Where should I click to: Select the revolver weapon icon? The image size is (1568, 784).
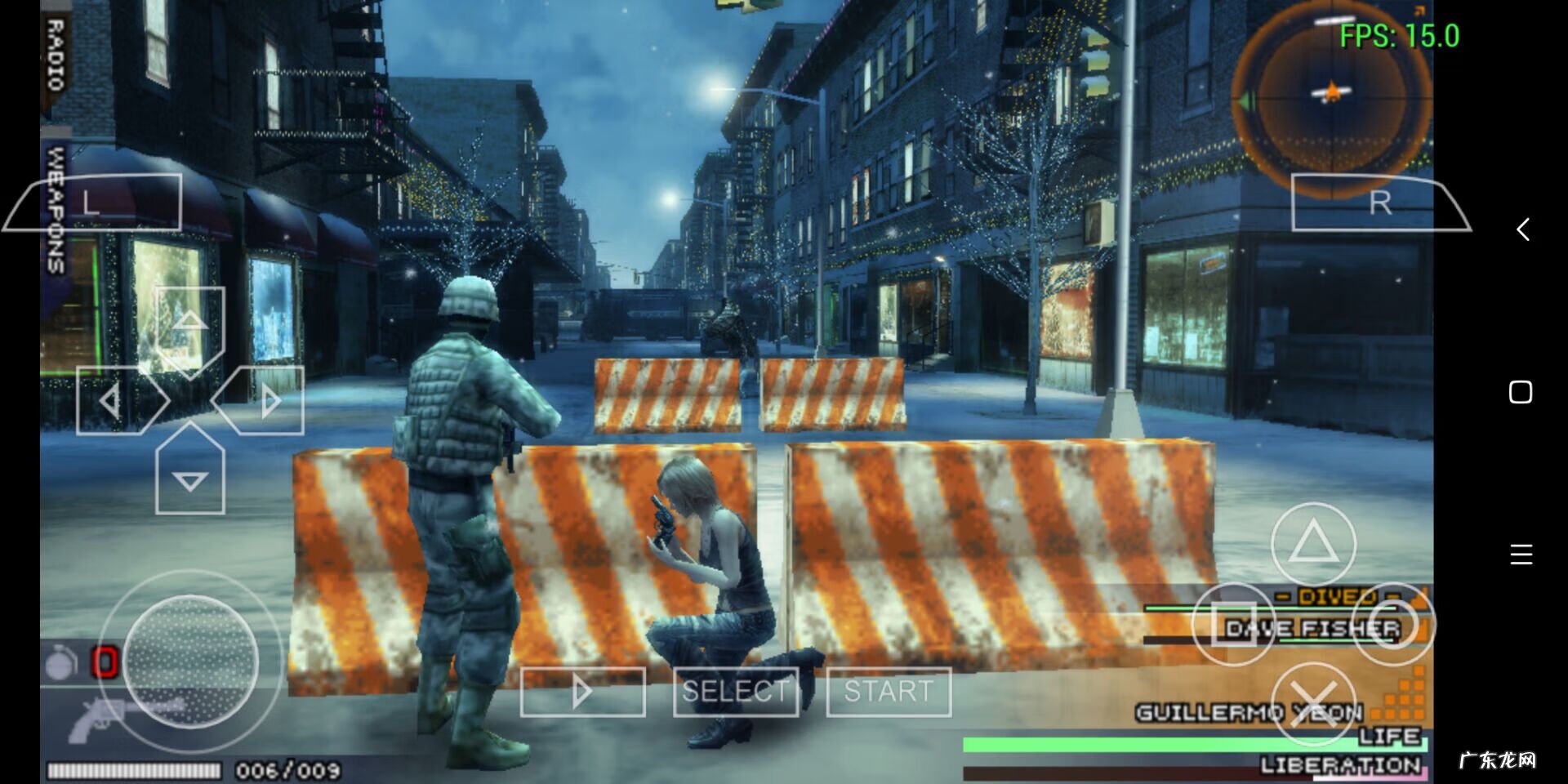[x=98, y=719]
